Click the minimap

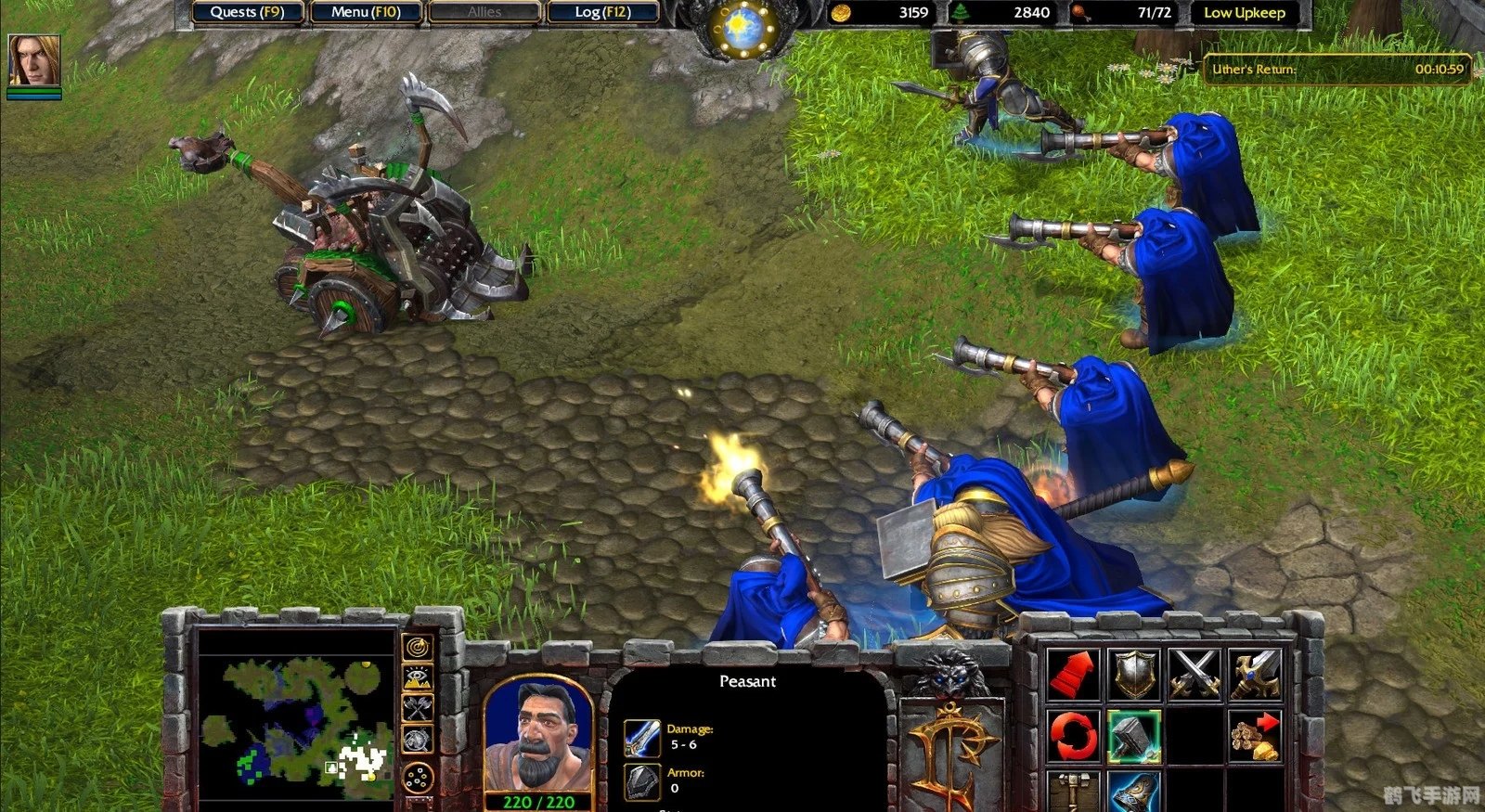click(x=297, y=720)
